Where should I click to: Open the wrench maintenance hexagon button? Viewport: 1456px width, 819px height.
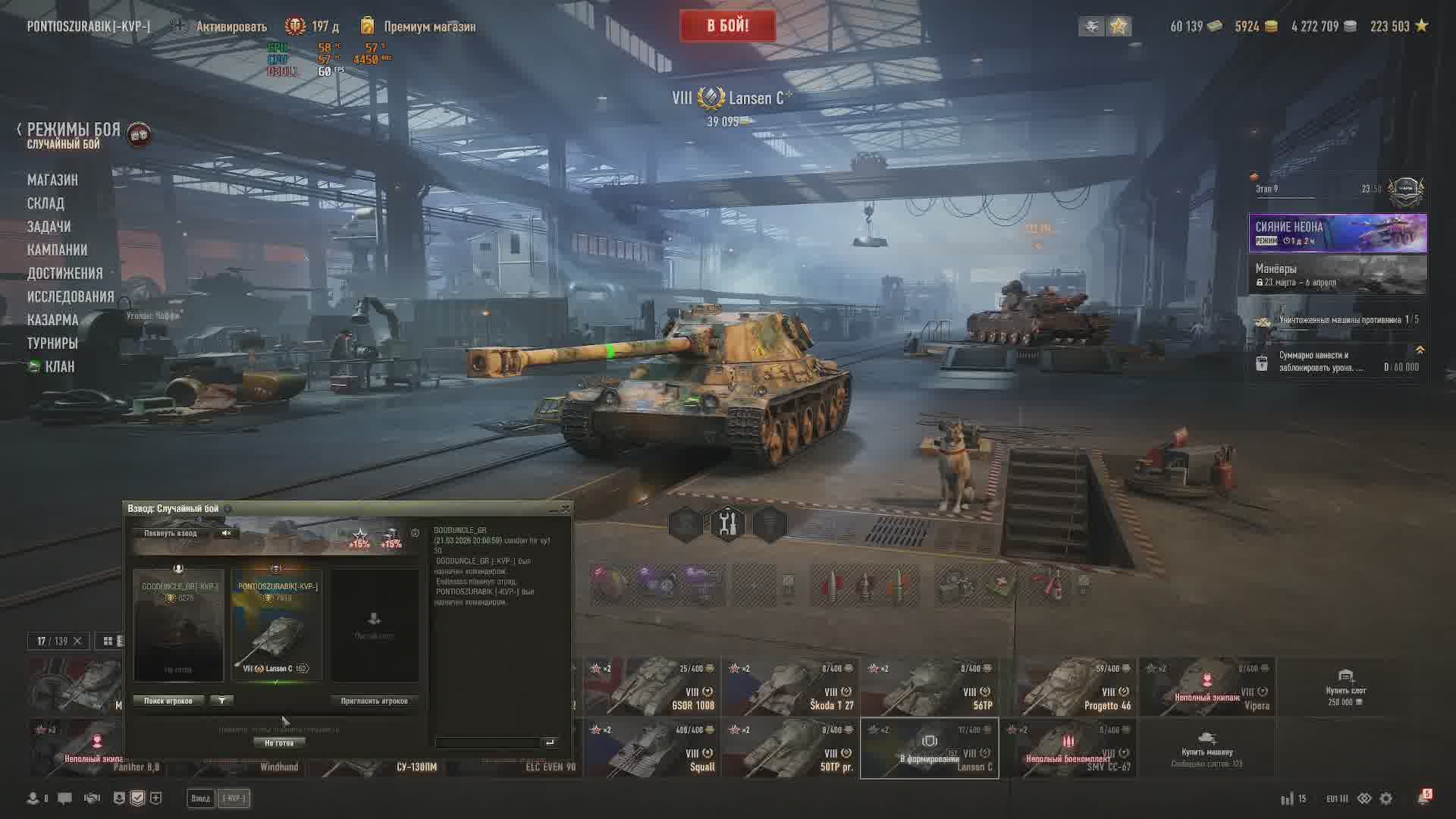point(727,524)
